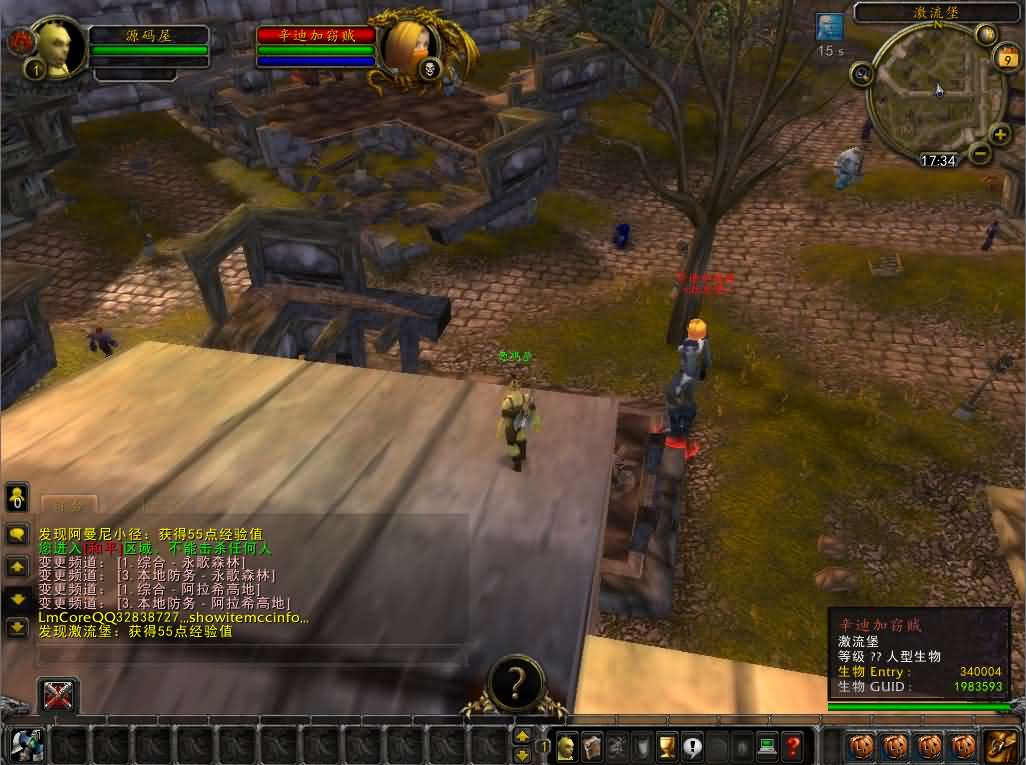
Task: Click the round question mark button
Action: [x=516, y=682]
